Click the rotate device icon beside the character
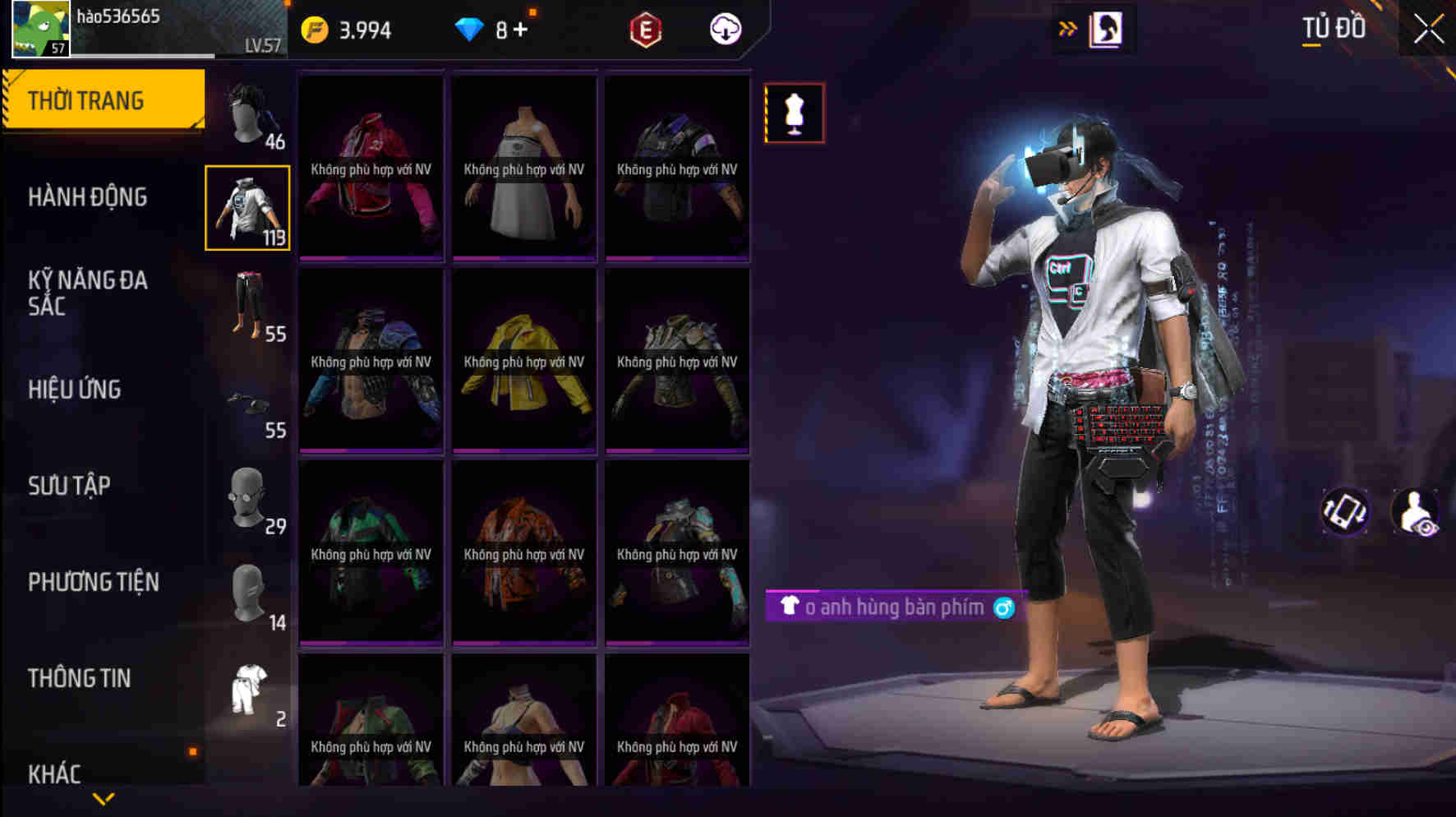 pyautogui.click(x=1346, y=511)
